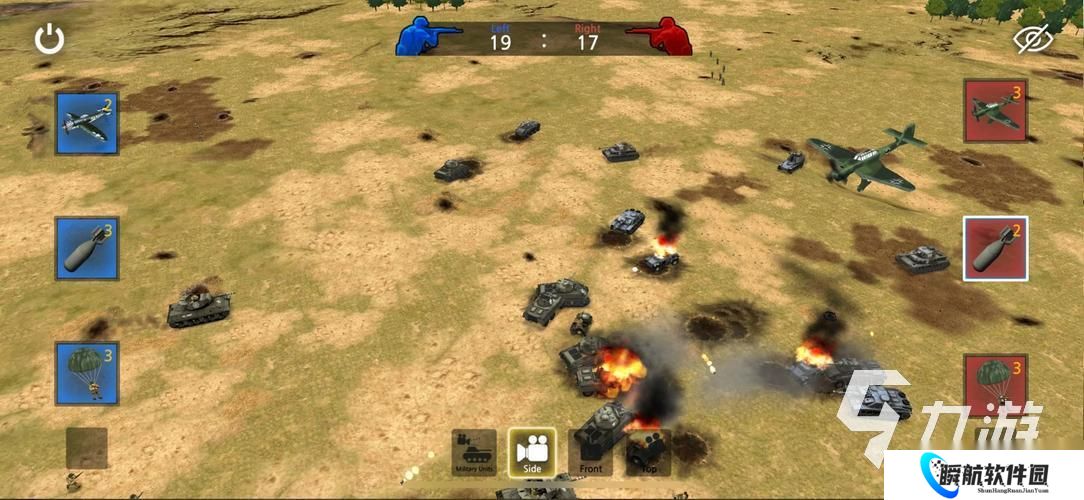The image size is (1084, 500).
Task: Select the blue team's bomb drop
Action: [x=87, y=248]
